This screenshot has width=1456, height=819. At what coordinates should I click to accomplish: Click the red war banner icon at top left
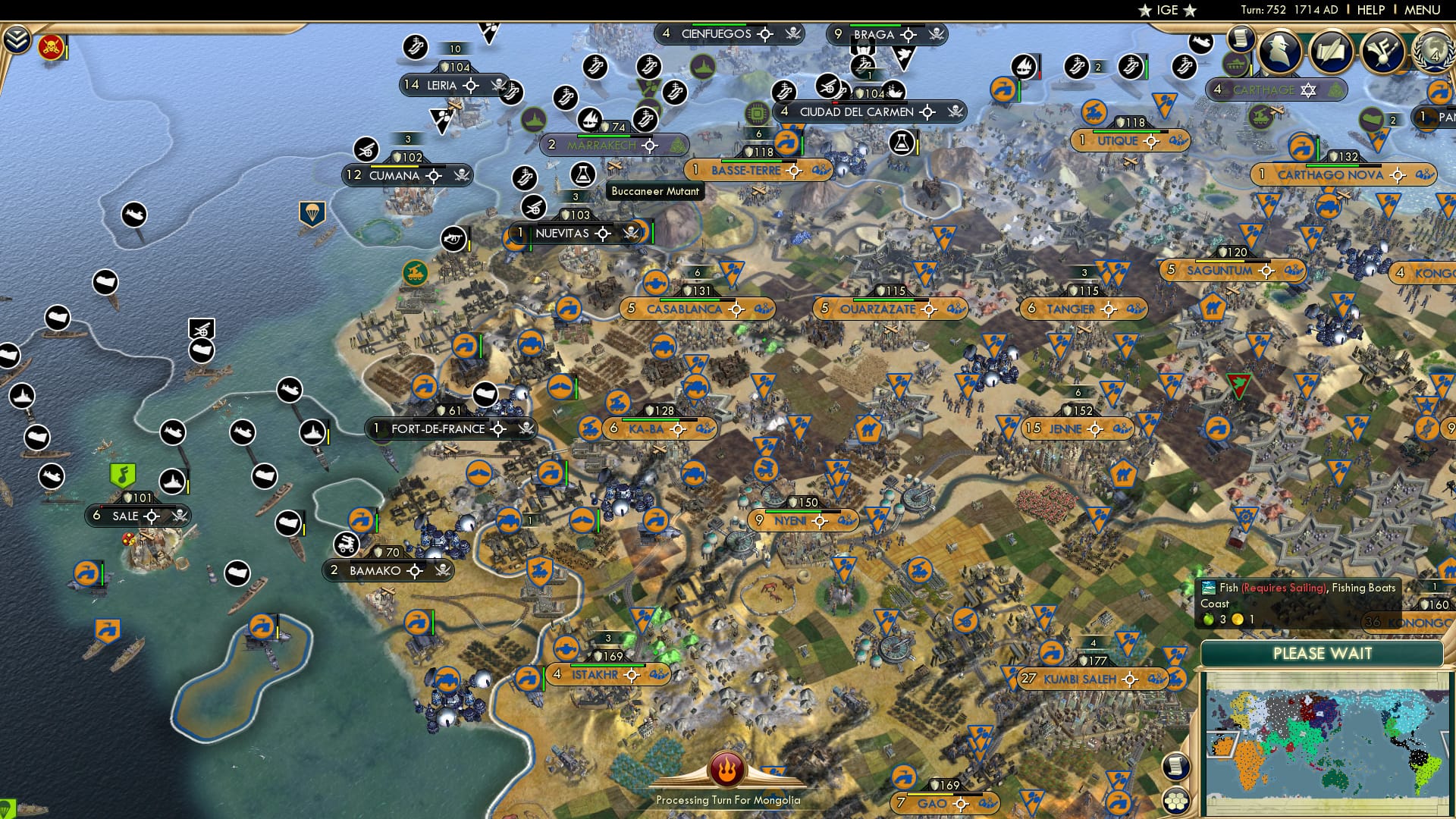51,47
